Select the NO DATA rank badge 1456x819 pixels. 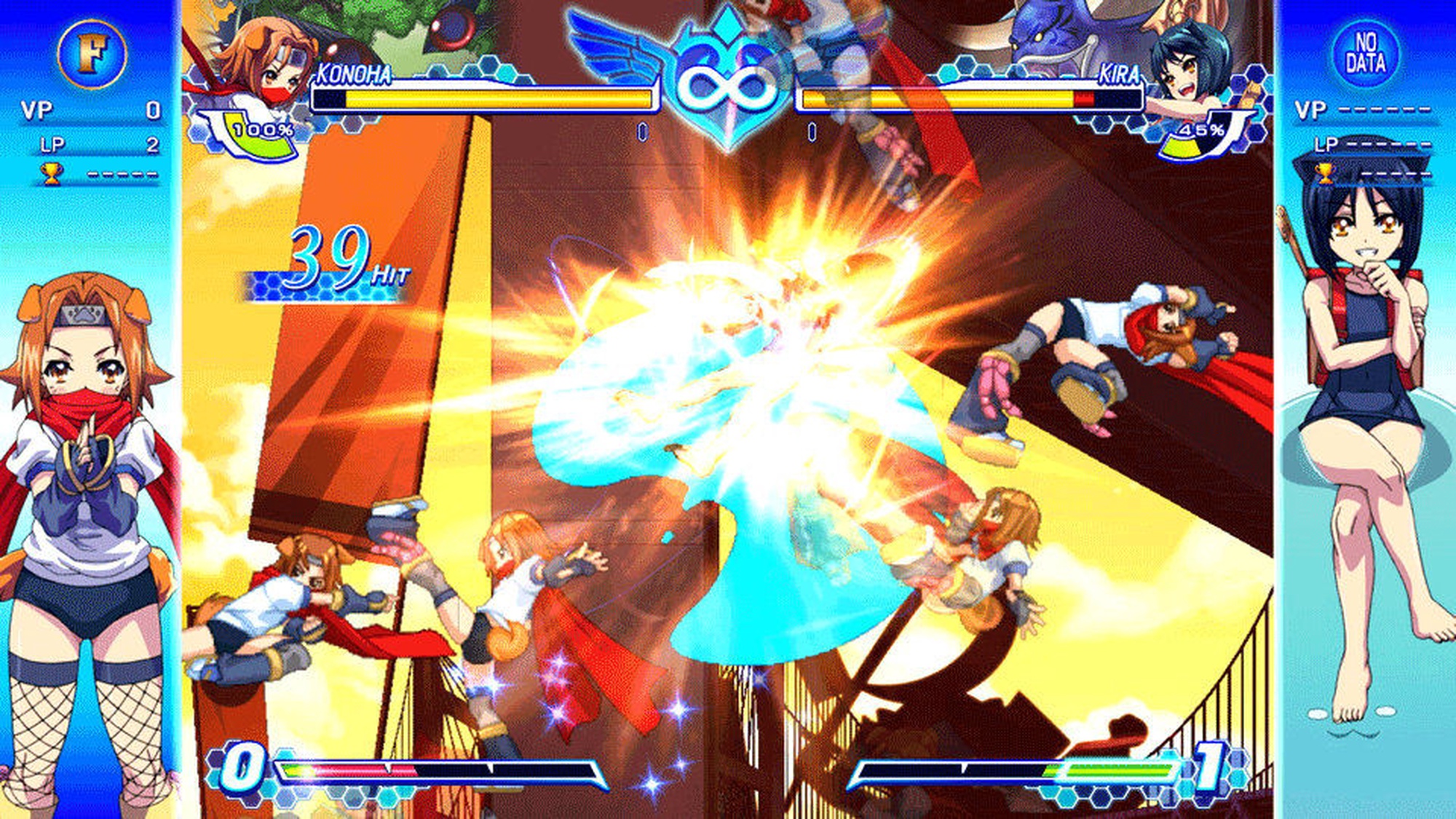pos(1365,53)
